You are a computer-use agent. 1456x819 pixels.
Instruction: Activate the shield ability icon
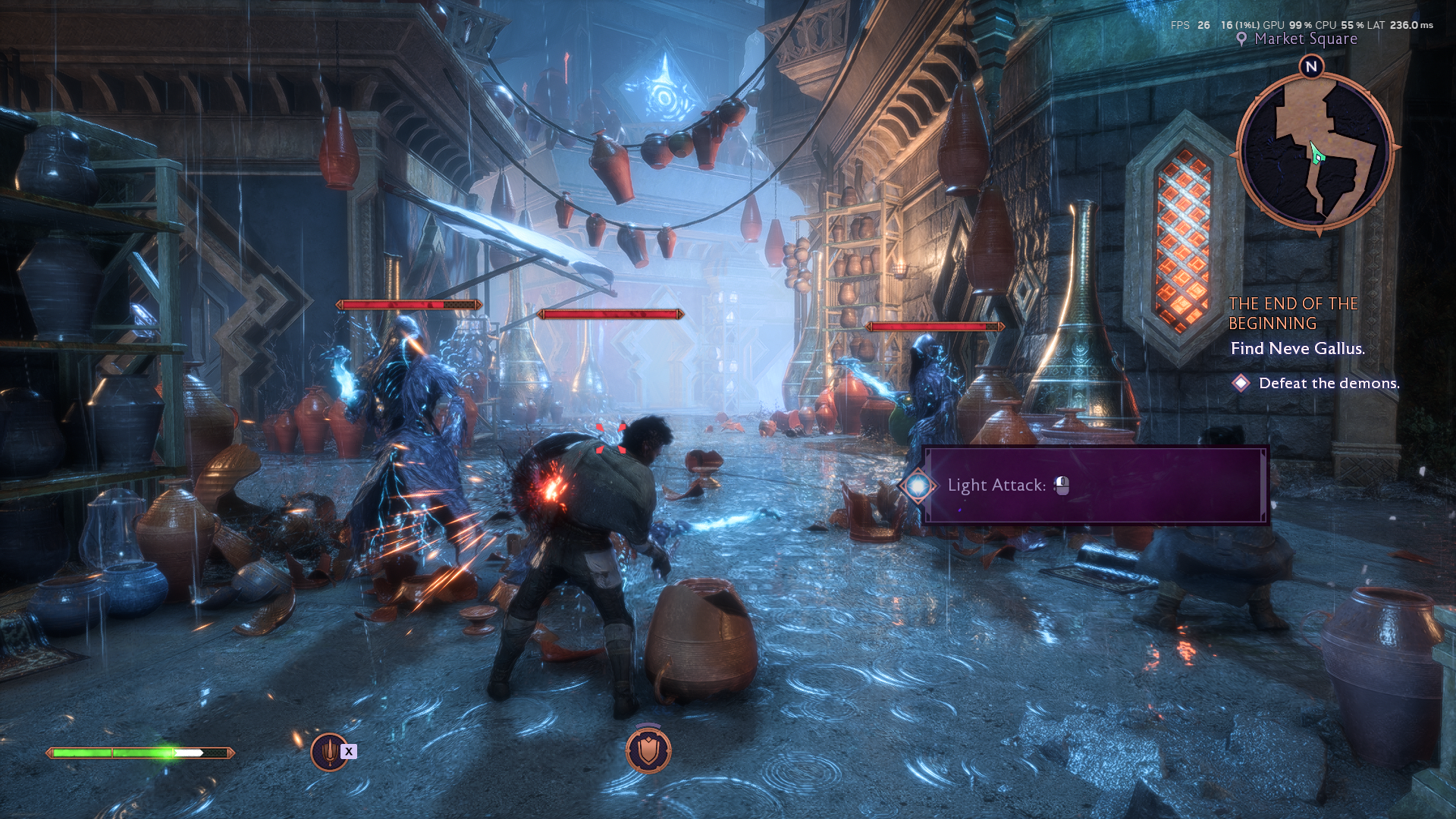click(x=648, y=750)
